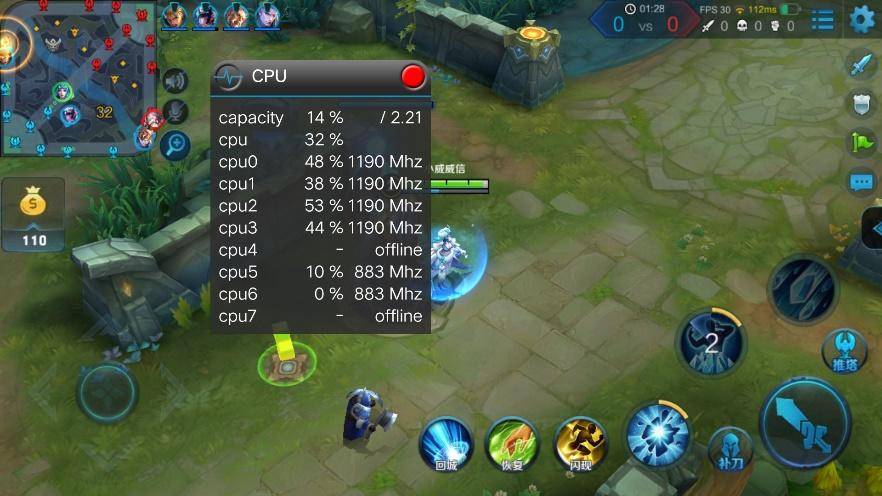882x496 pixels.
Task: Tap the blue sword attack signal
Action: [x=861, y=66]
